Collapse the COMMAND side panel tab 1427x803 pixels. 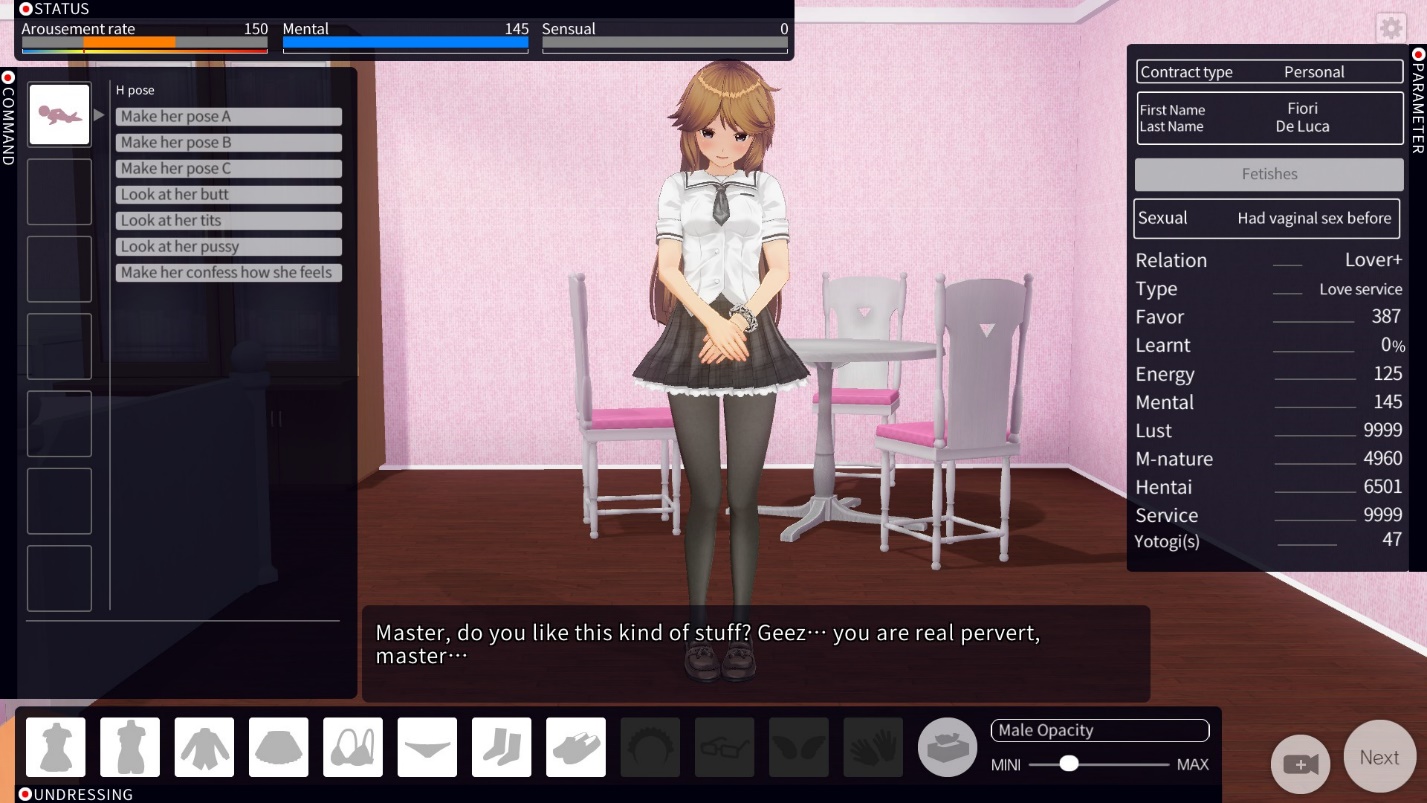click(x=8, y=118)
